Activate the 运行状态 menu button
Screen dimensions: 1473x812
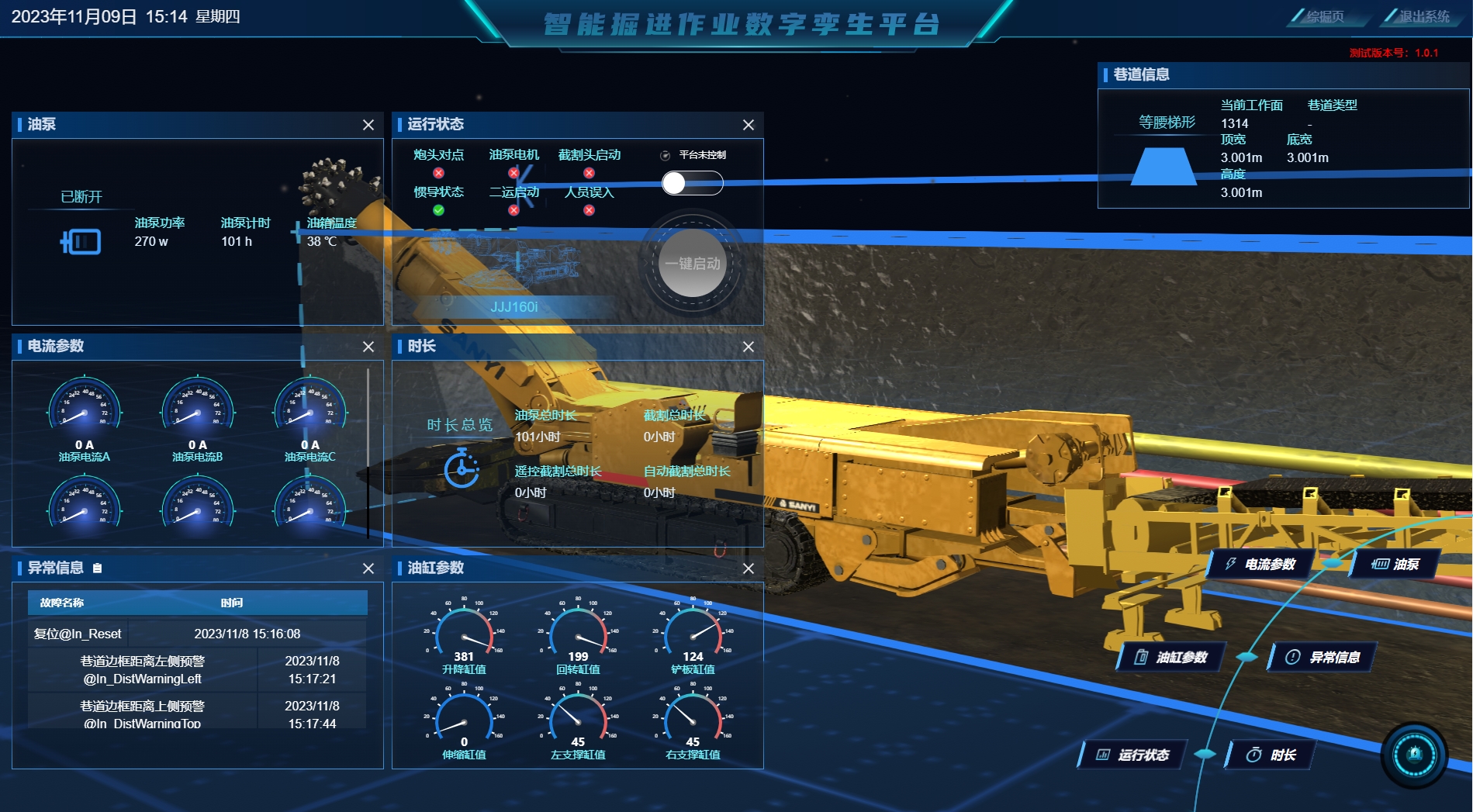(x=1133, y=755)
